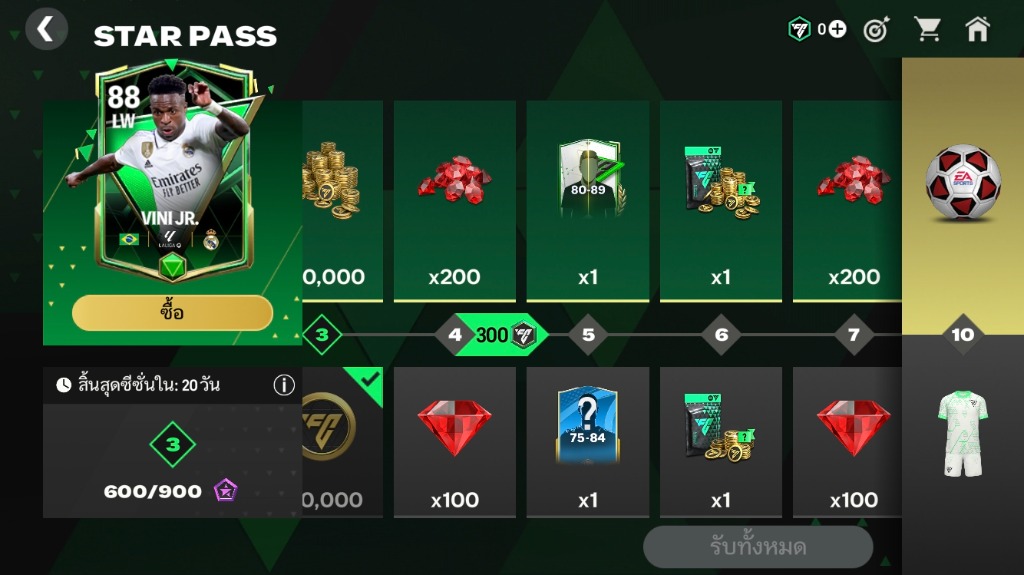
Task: Open the target objectives icon
Action: (876, 30)
